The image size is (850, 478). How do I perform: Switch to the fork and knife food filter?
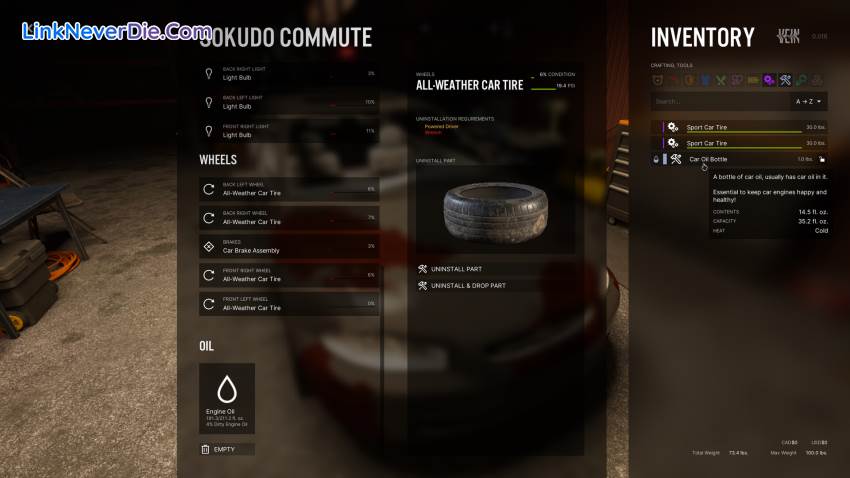[x=720, y=80]
